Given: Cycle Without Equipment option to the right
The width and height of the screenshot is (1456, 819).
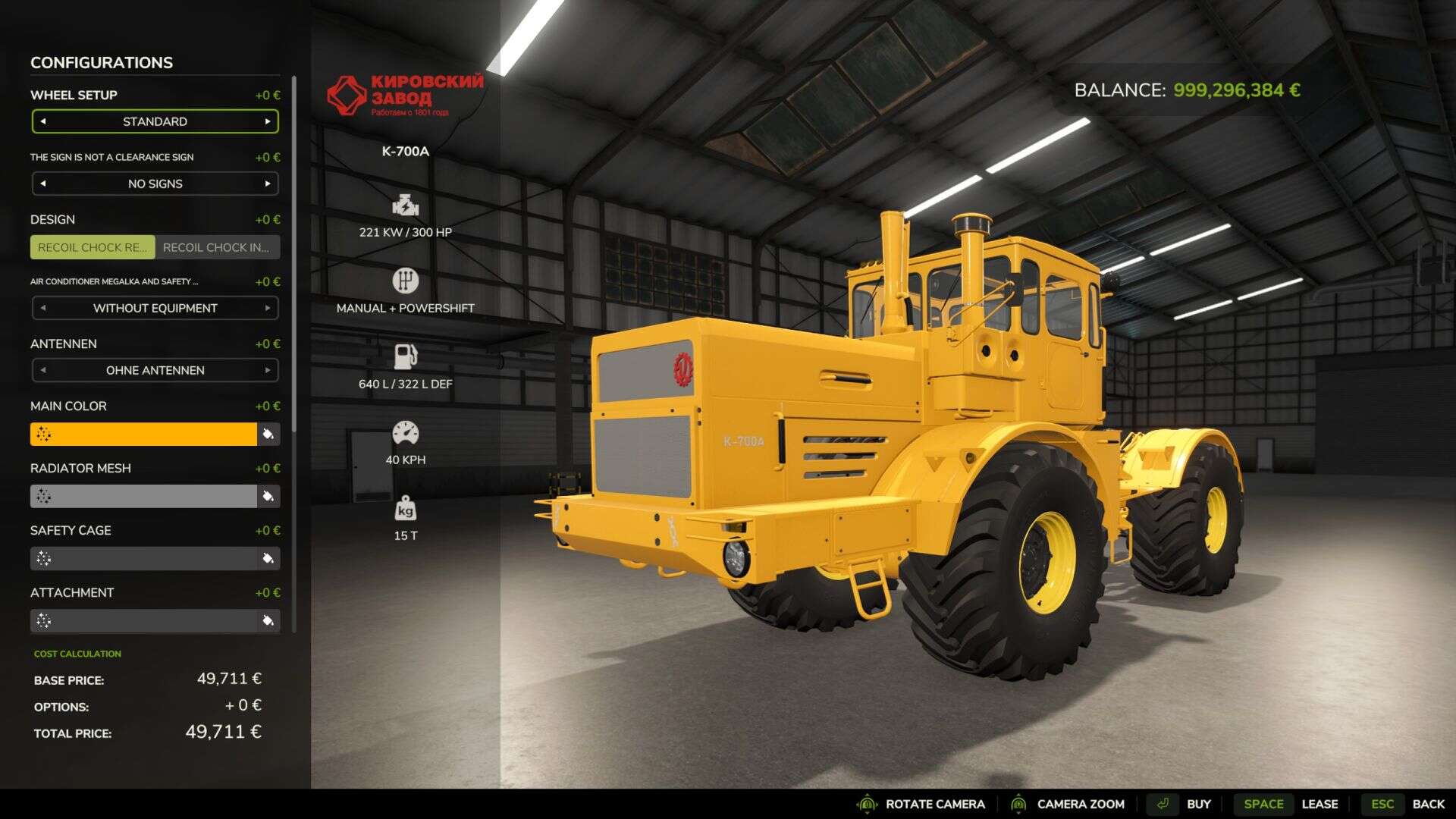Looking at the screenshot, I should click(x=267, y=308).
